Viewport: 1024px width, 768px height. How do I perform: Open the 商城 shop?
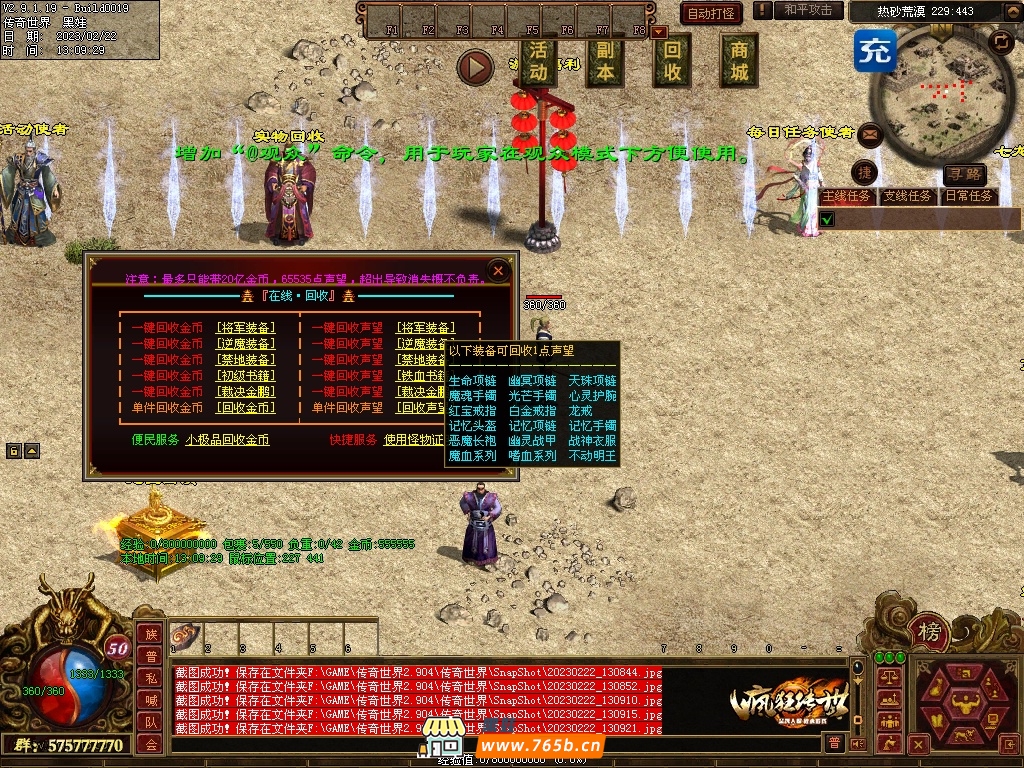739,60
